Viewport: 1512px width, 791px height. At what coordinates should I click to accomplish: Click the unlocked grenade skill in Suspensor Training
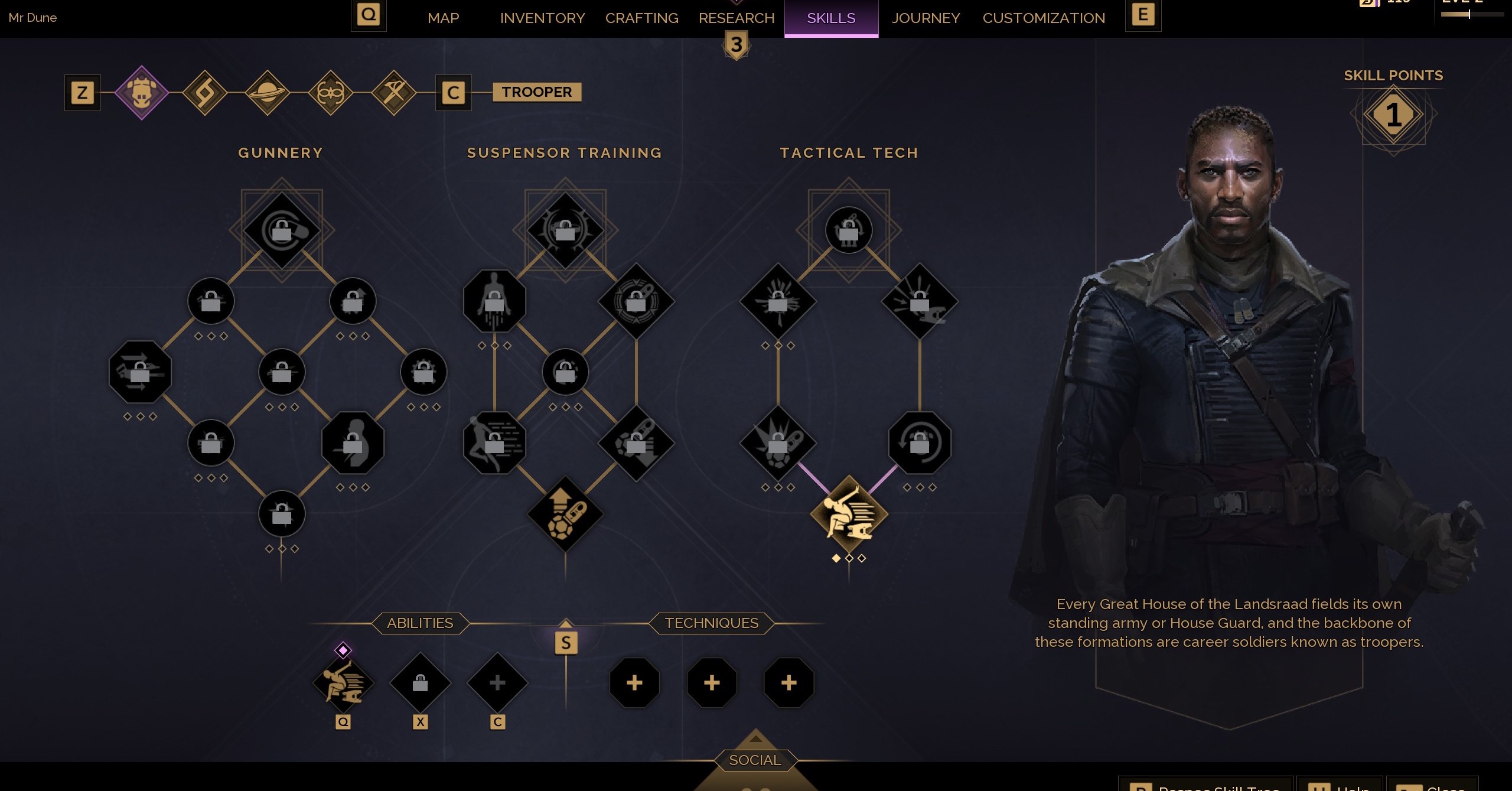pos(565,514)
